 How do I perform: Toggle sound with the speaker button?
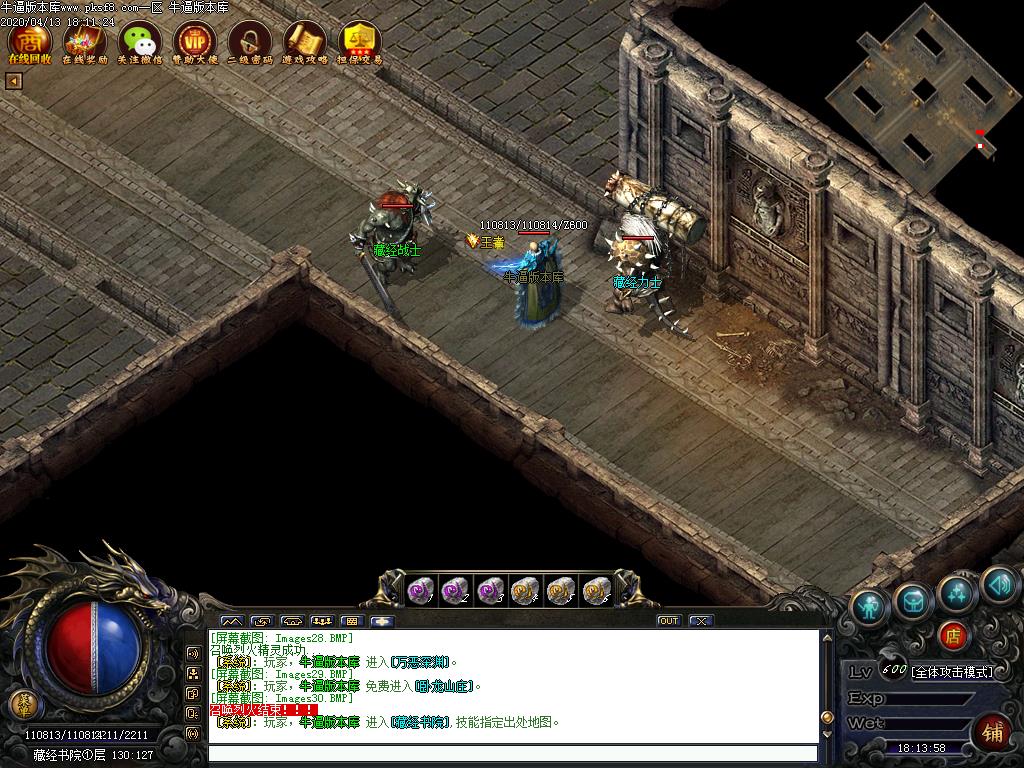point(998,585)
